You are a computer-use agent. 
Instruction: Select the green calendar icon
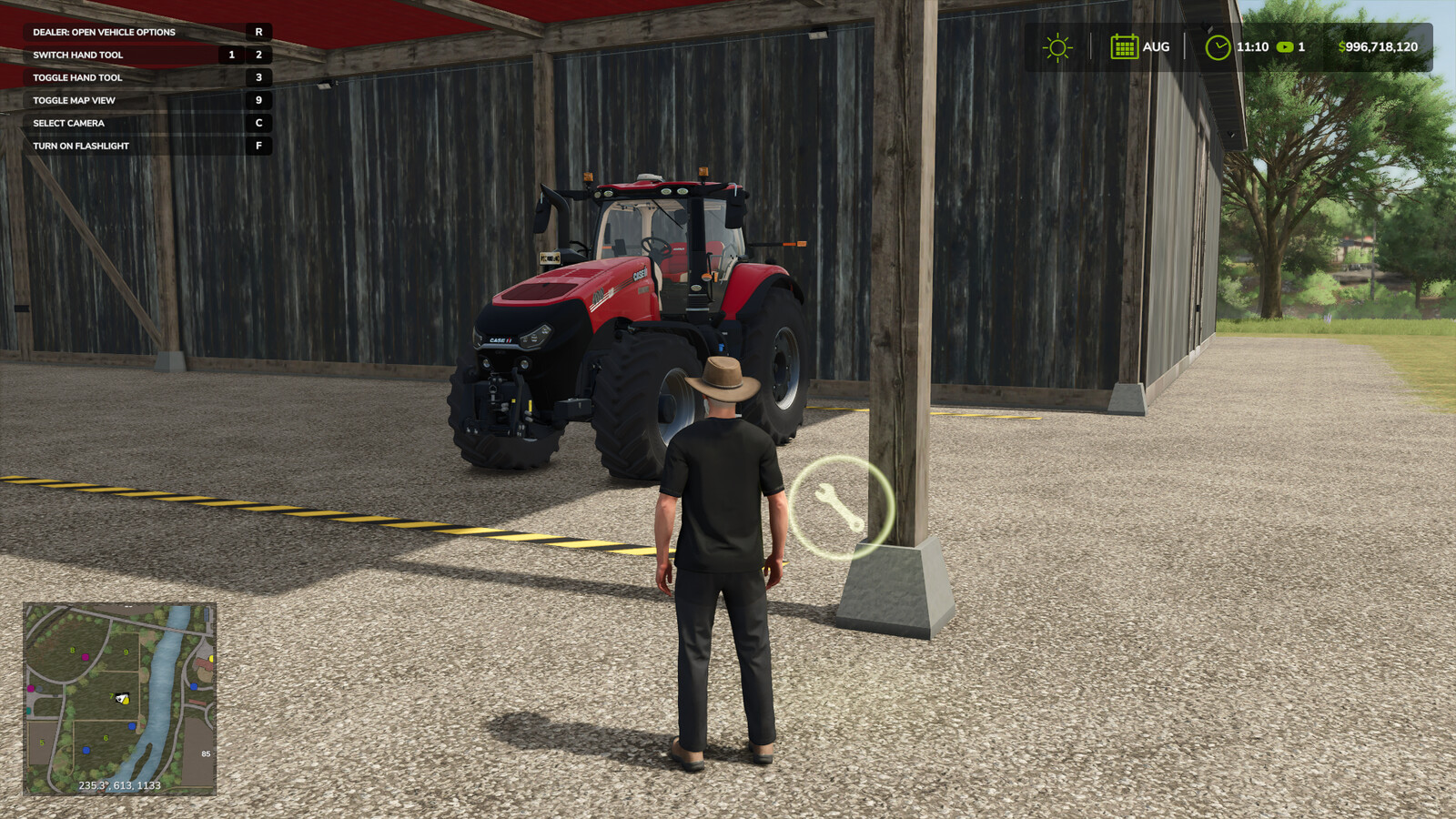click(1124, 46)
